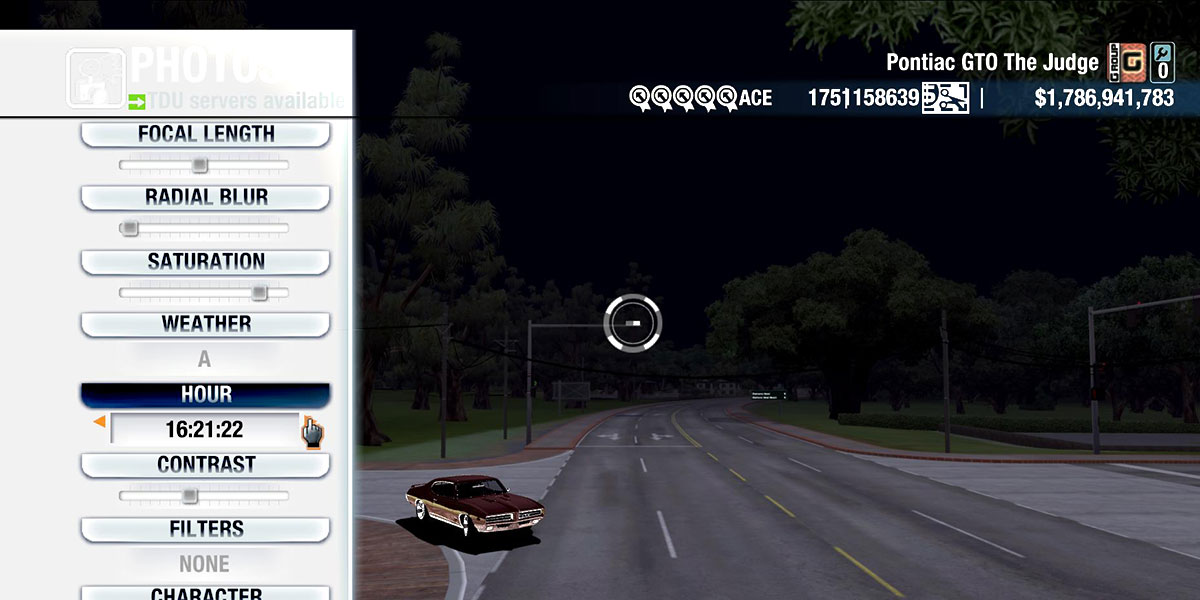Viewport: 1200px width, 600px height.
Task: Select the highlighted Hour option
Action: (205, 395)
